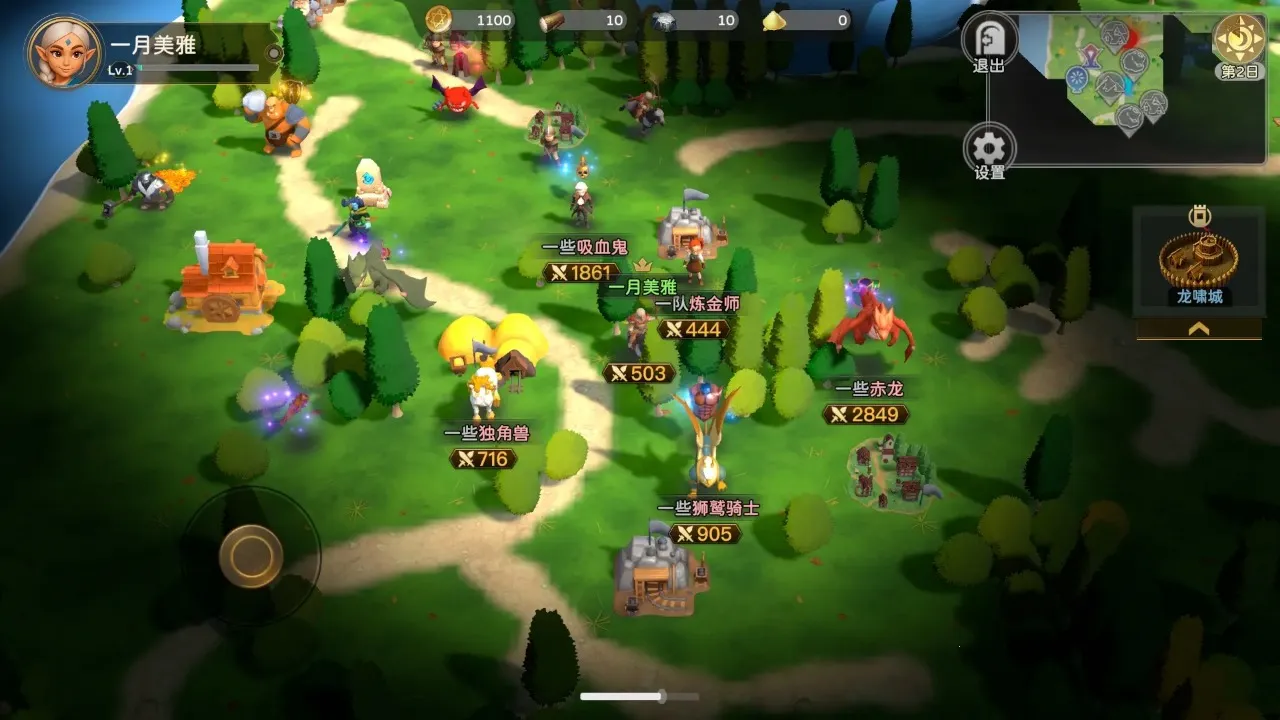Click the wood resource icon showing 10

552,21
